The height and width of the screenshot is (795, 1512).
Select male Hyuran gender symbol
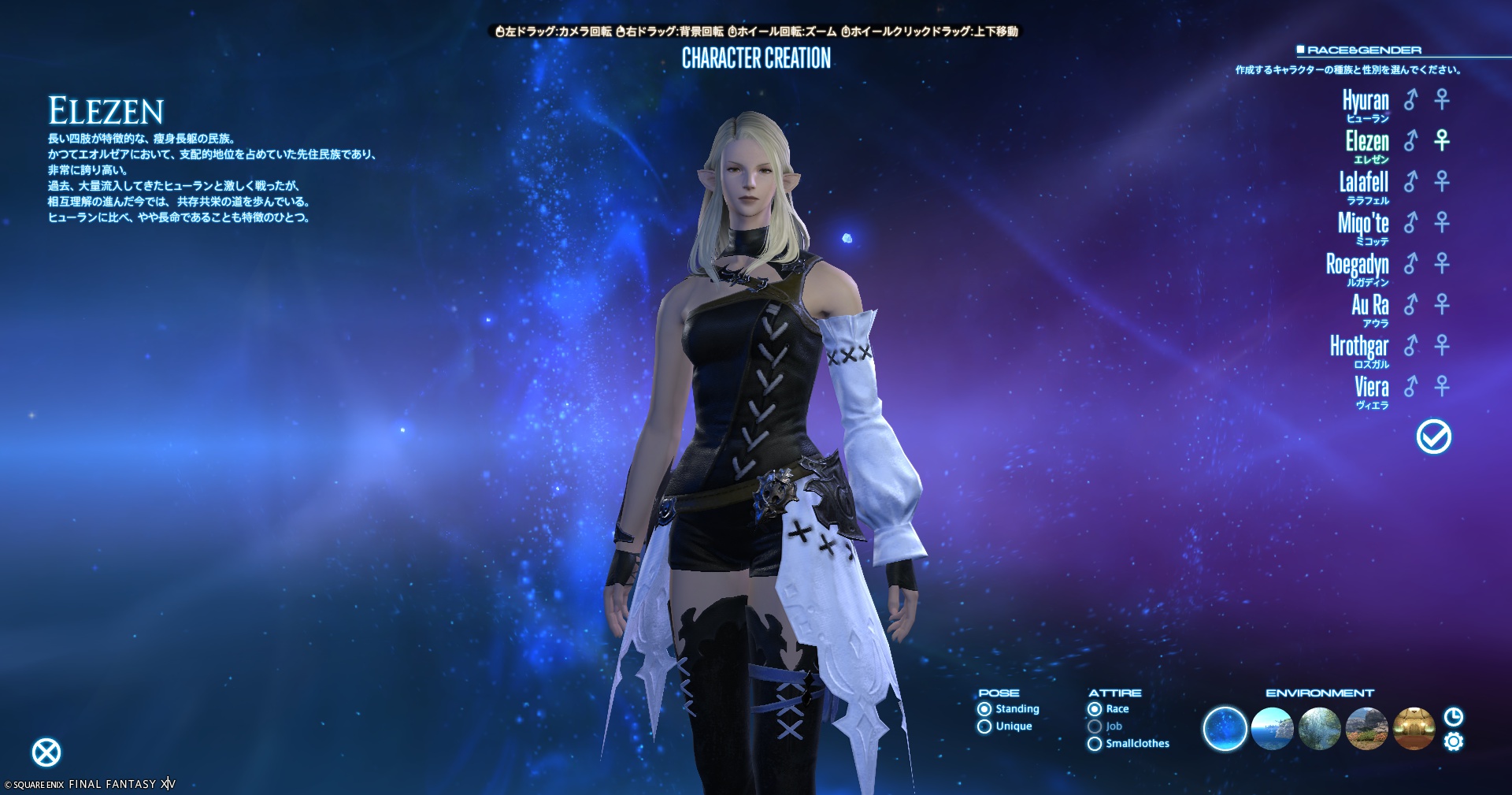pos(1410,100)
